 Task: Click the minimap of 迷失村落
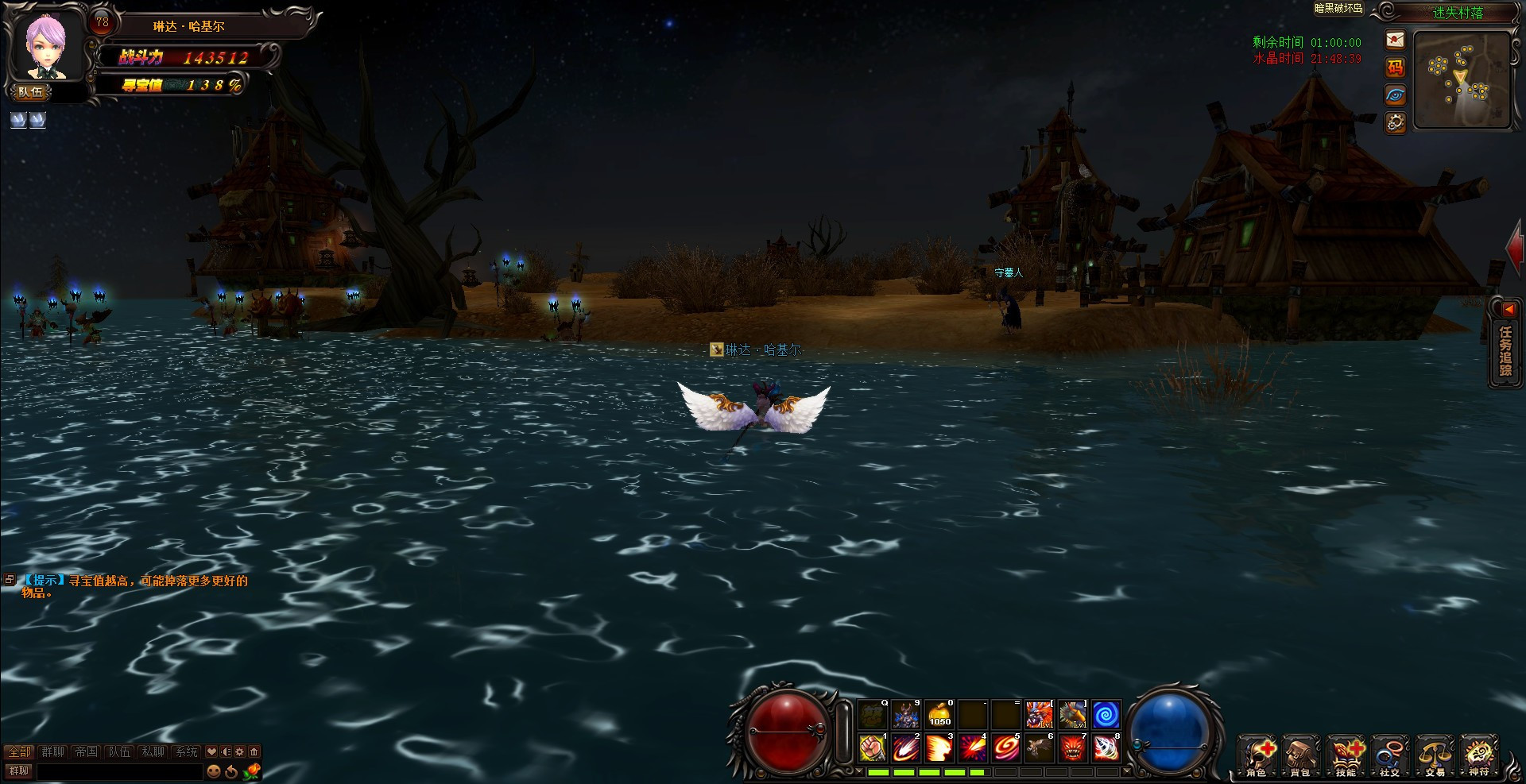click(1462, 79)
